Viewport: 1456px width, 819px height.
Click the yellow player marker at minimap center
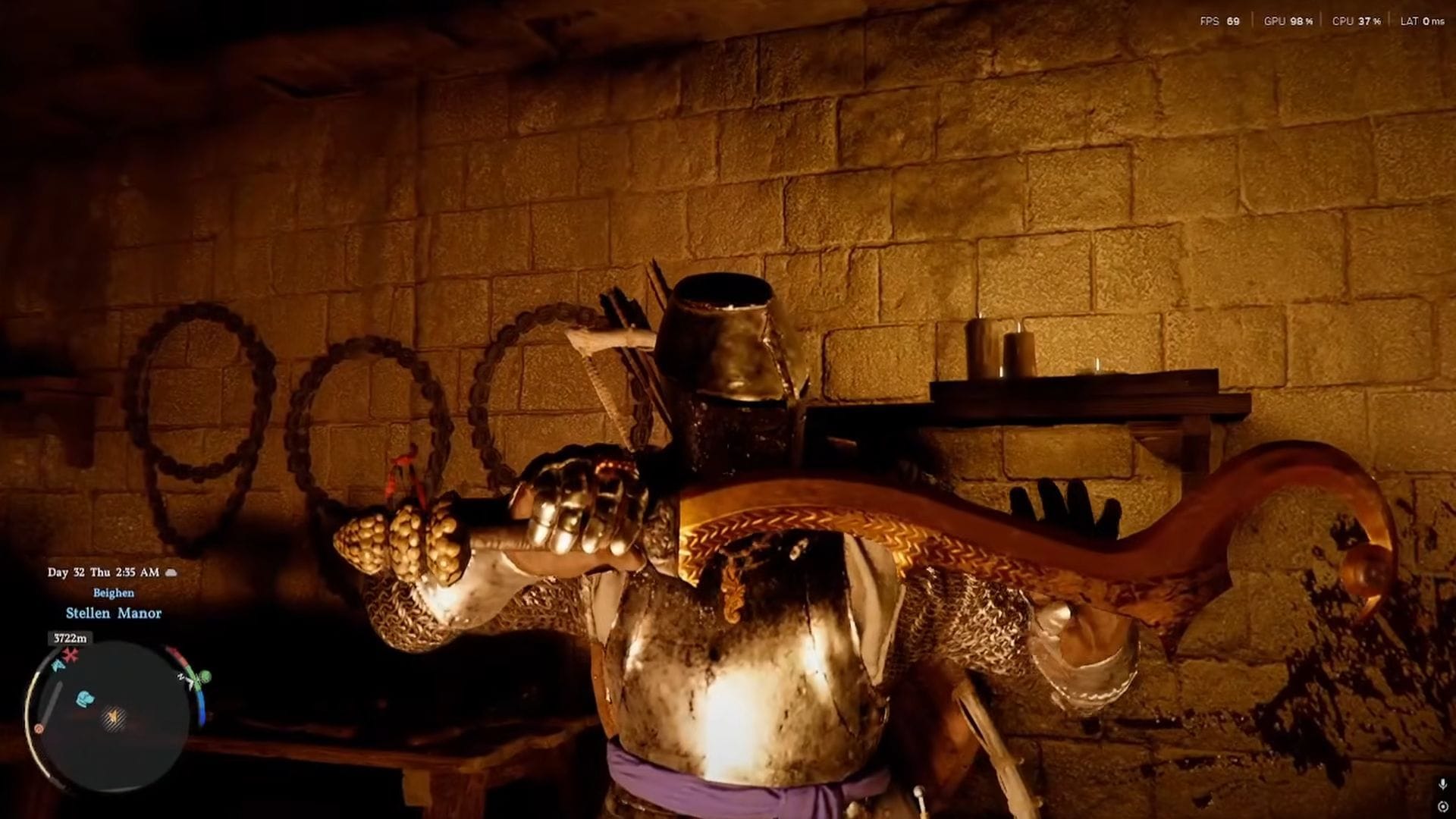[114, 717]
